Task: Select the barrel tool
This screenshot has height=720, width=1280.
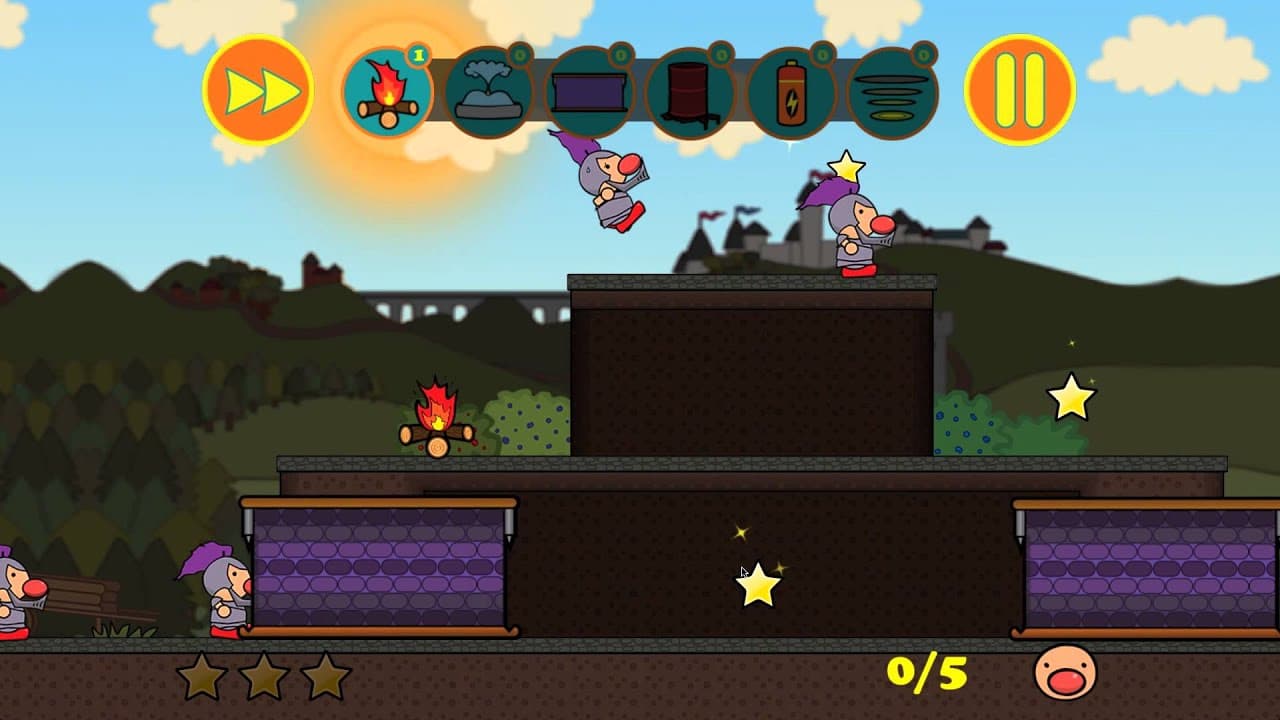Action: click(x=692, y=90)
